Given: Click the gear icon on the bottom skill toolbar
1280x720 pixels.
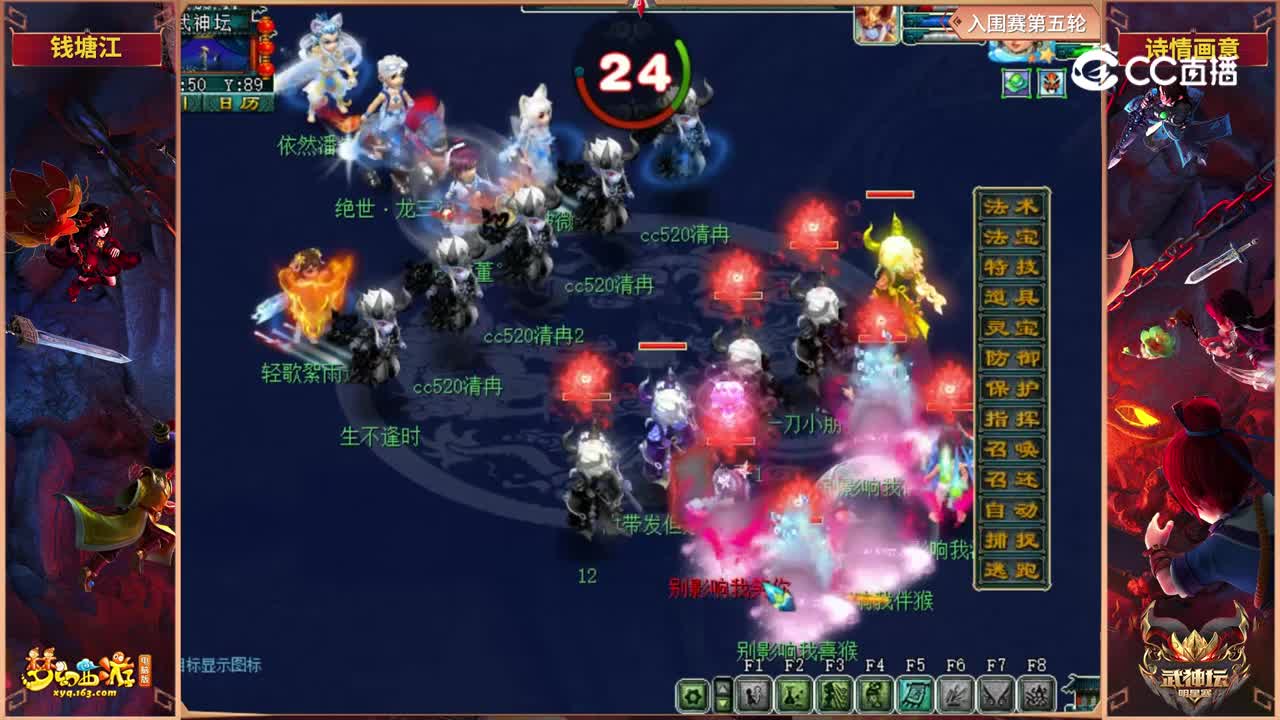Looking at the screenshot, I should (x=692, y=692).
